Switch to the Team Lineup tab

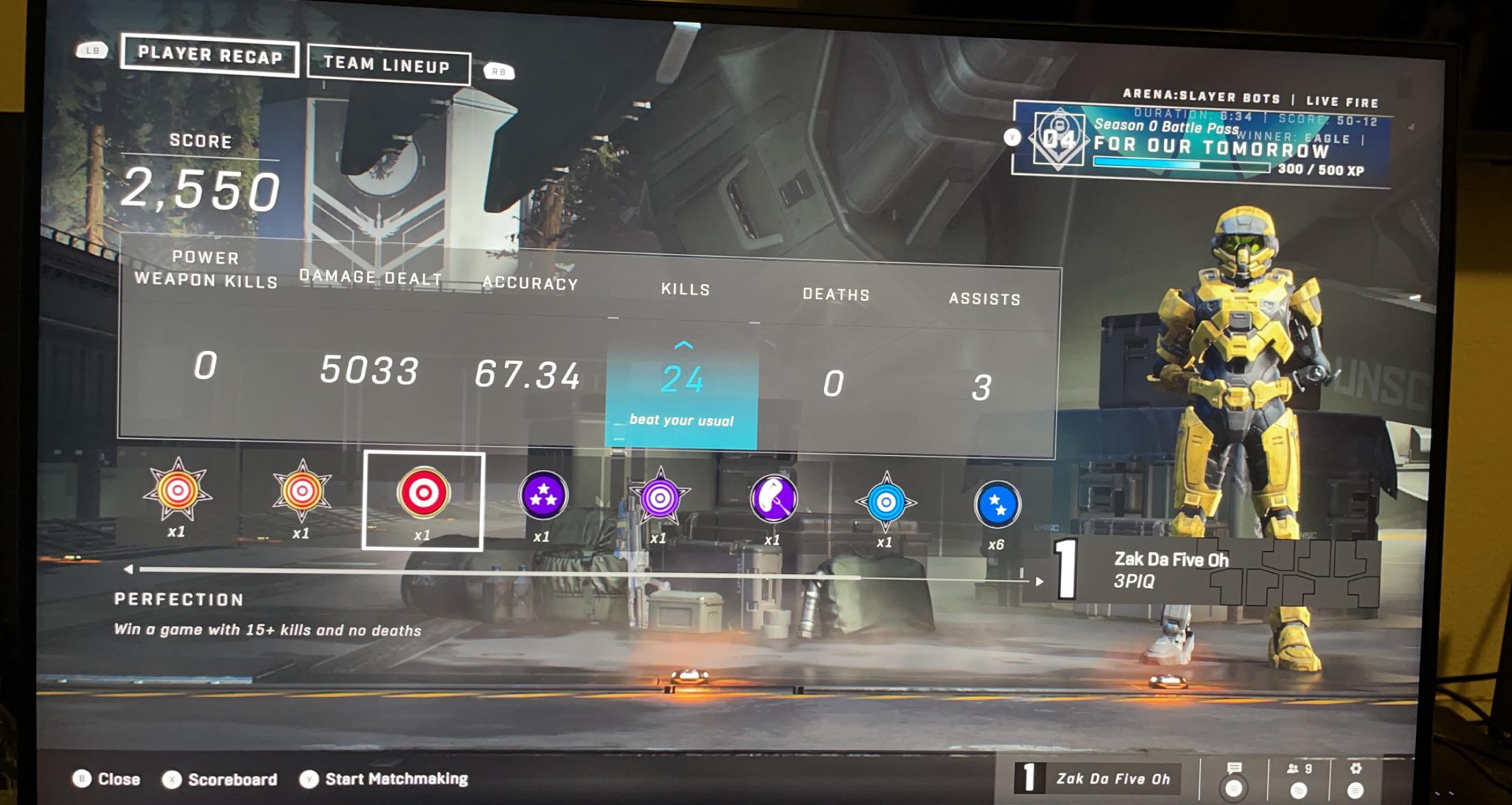(x=388, y=65)
